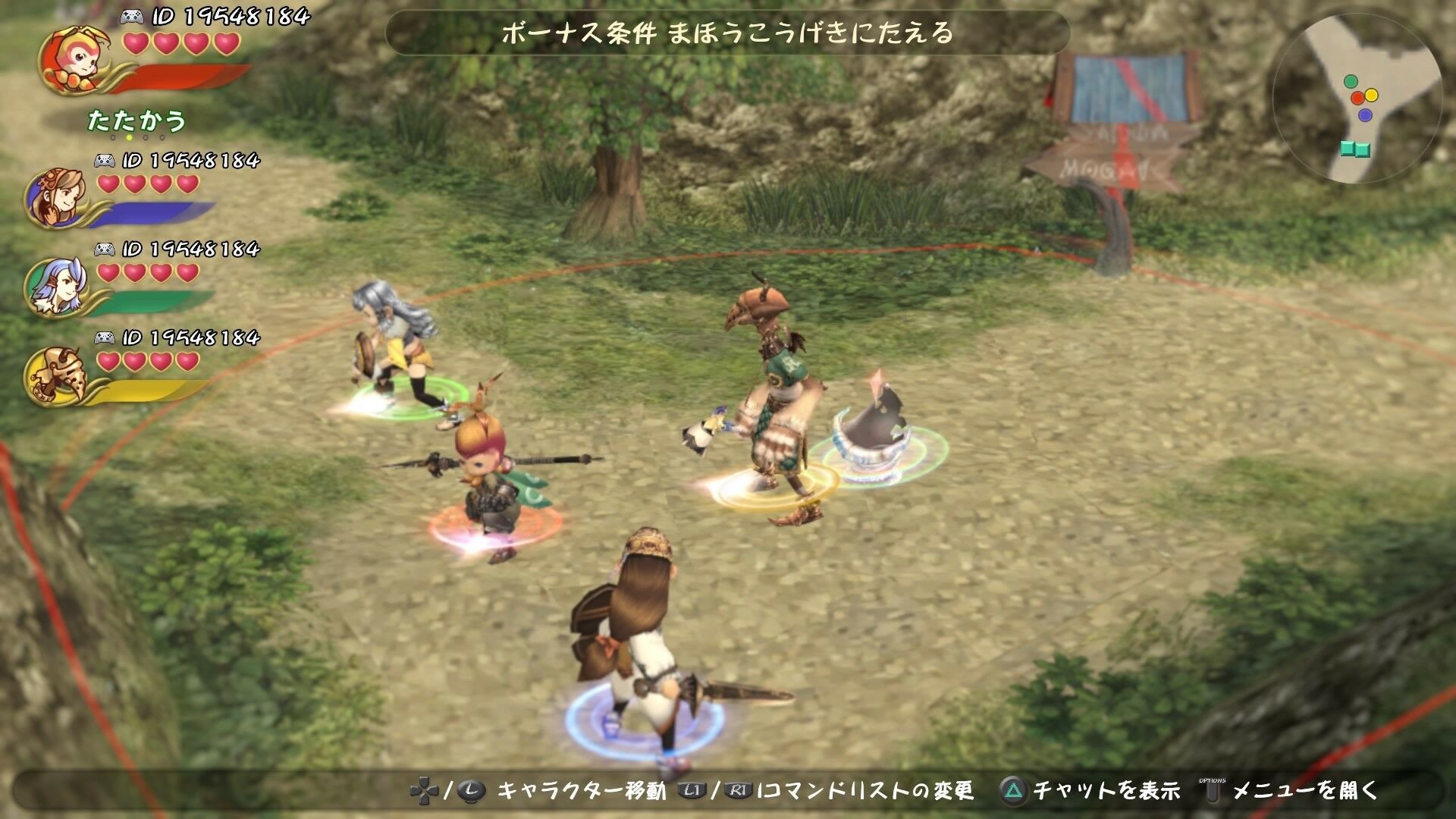Click the D-pad icon for character movement
The height and width of the screenshot is (819, 1456).
tap(425, 789)
